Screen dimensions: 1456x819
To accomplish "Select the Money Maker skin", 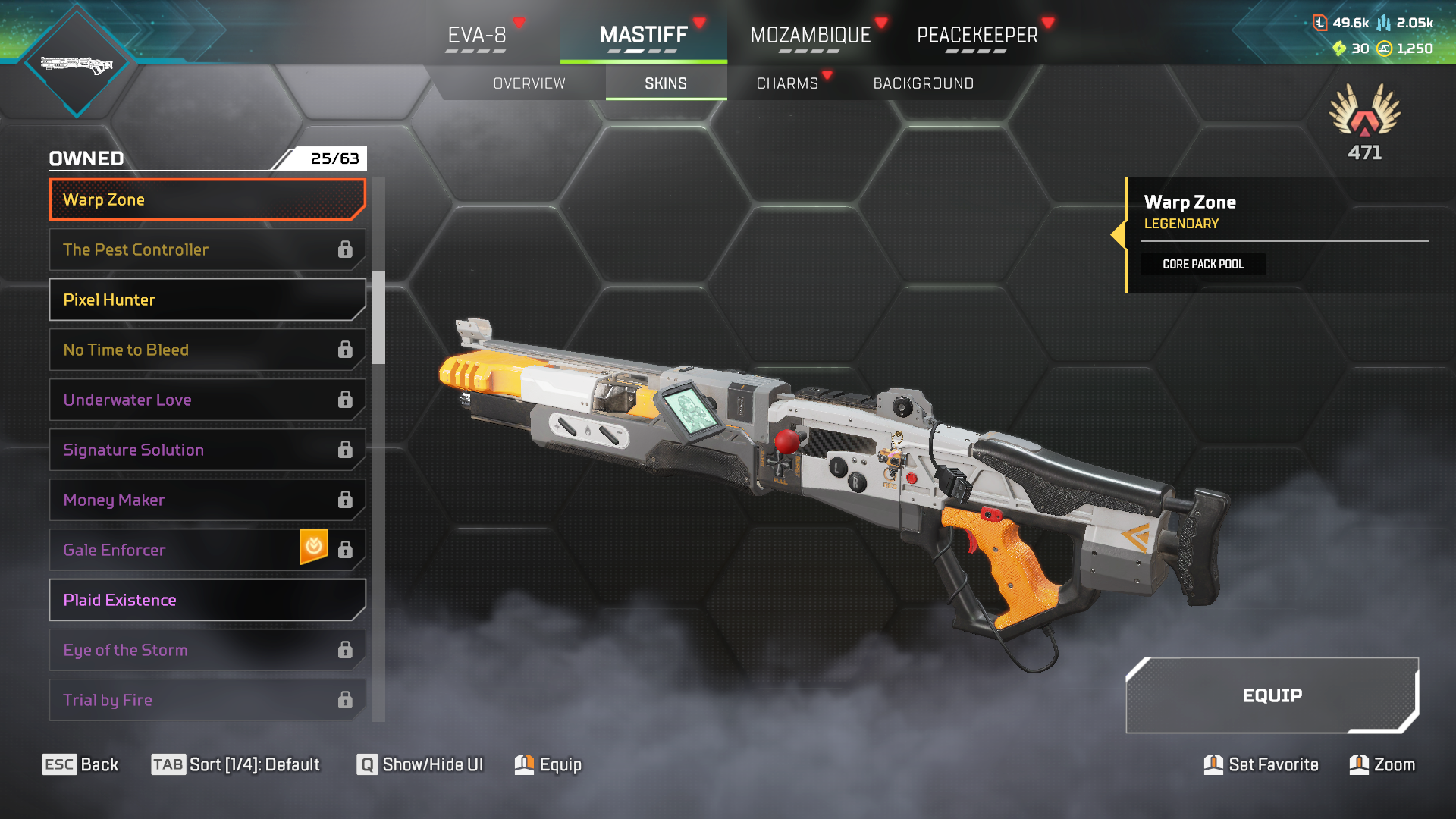I will [x=207, y=500].
